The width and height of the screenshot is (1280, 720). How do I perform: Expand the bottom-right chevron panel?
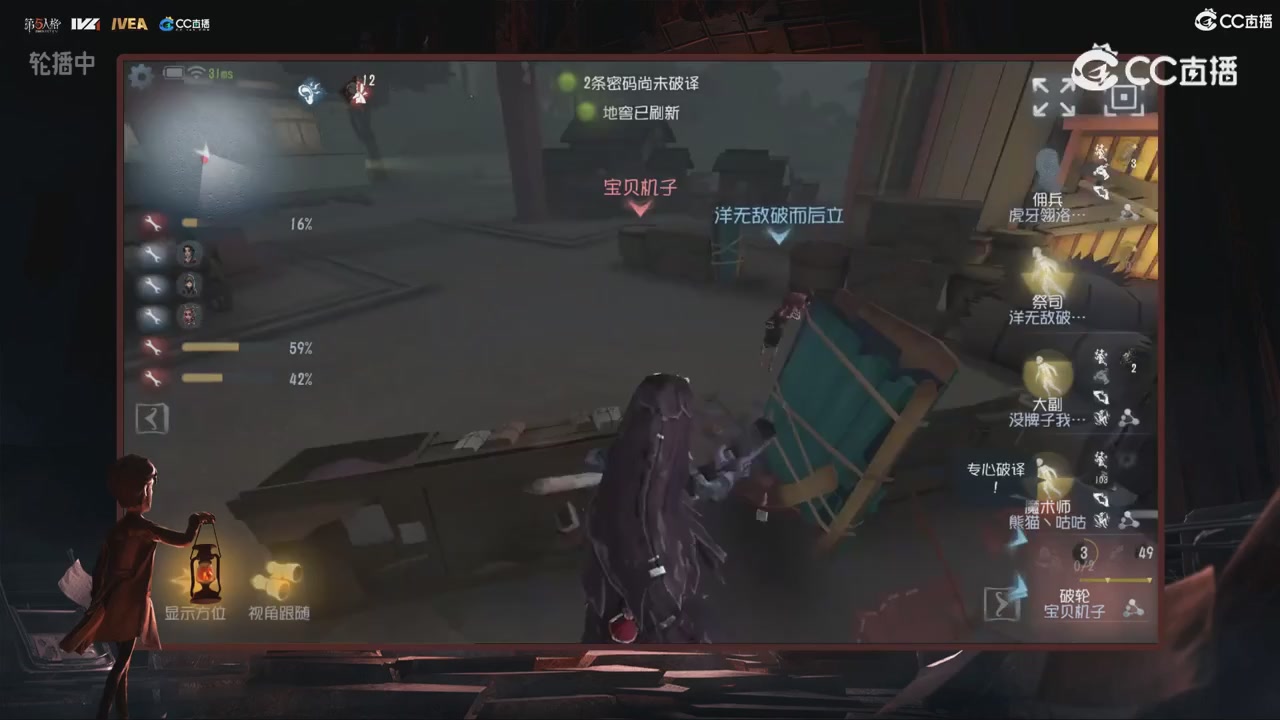tap(1002, 604)
